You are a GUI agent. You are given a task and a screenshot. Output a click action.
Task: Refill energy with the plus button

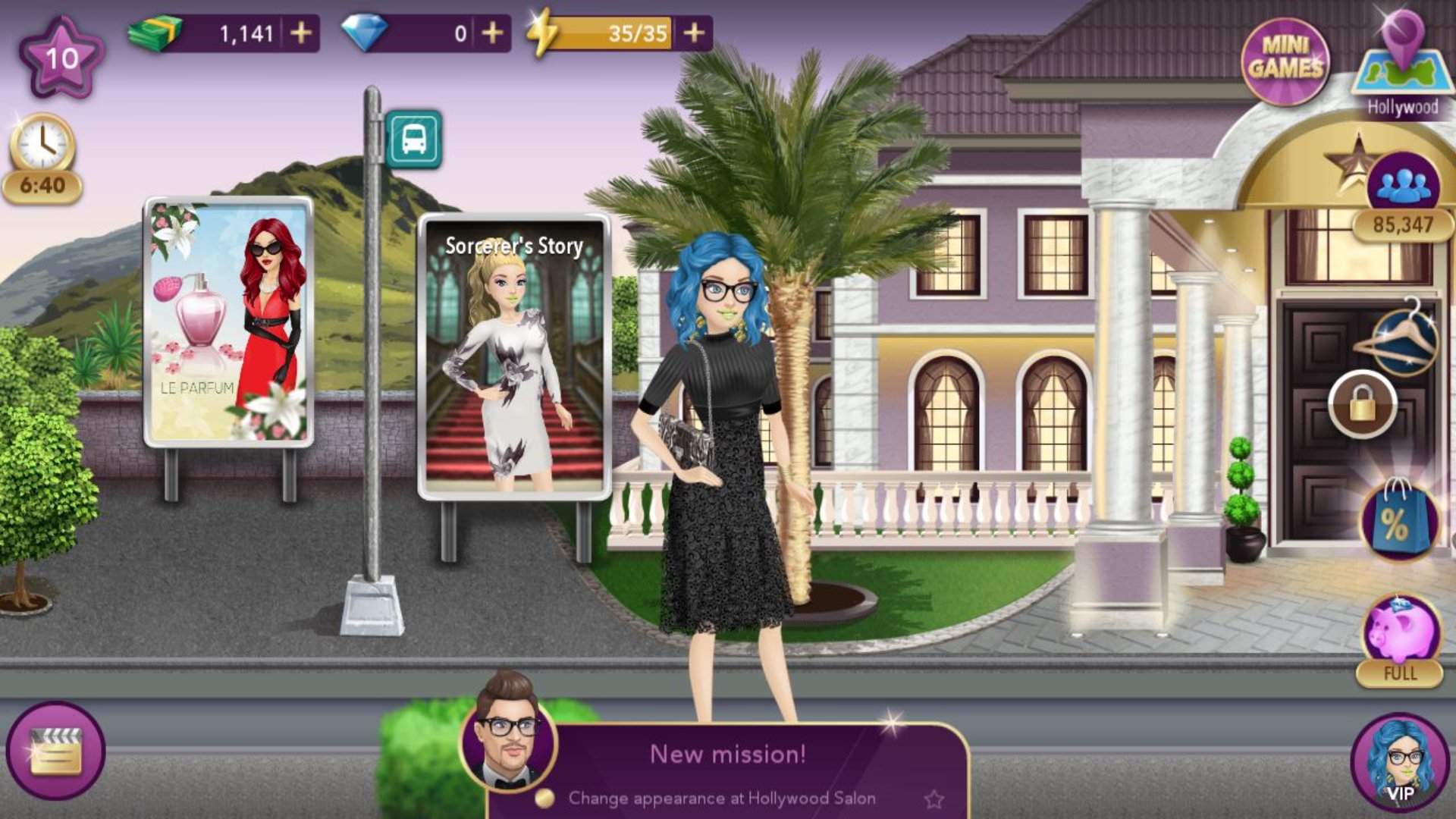tap(694, 33)
